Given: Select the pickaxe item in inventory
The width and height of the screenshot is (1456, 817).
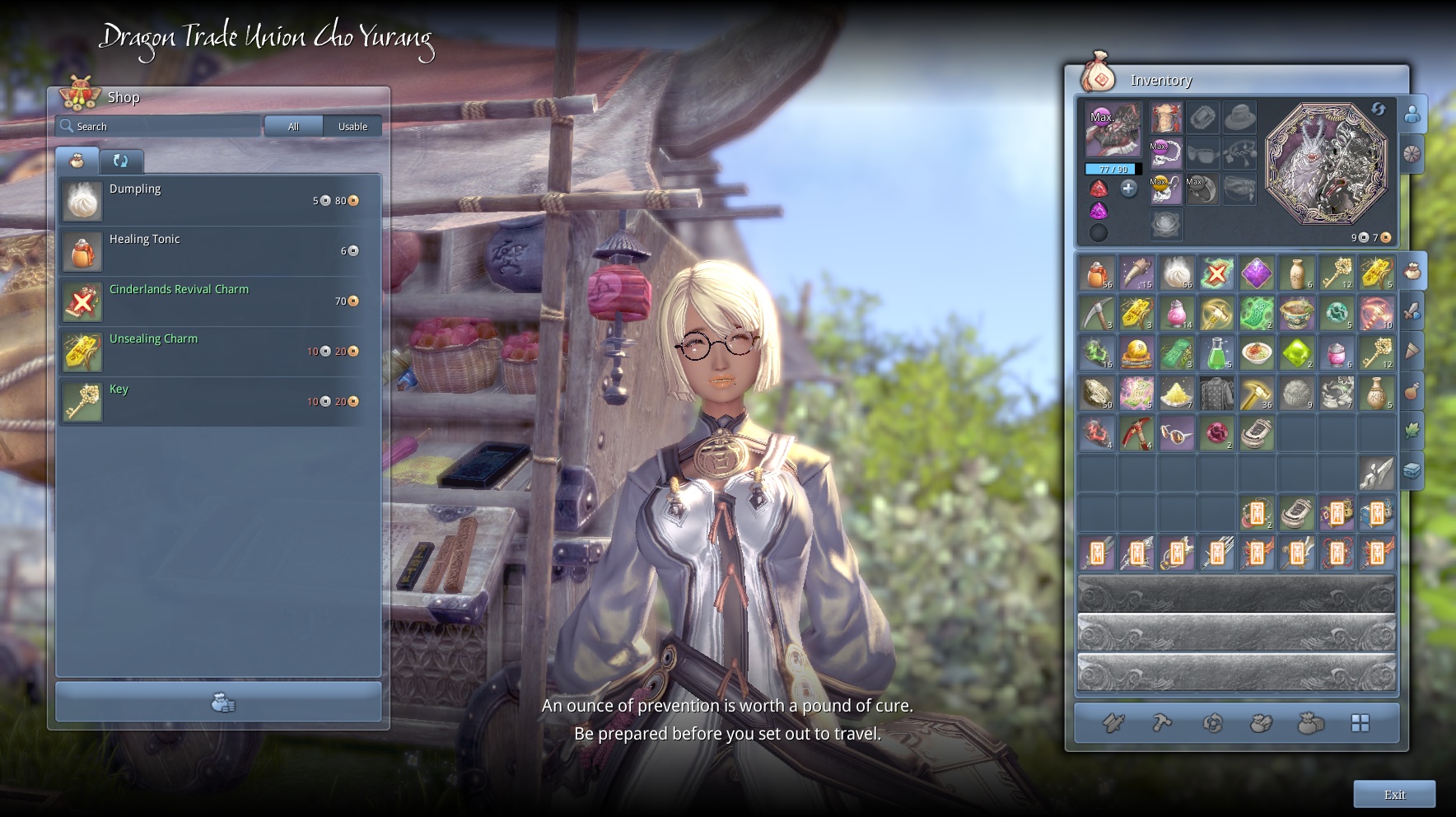Looking at the screenshot, I should (x=1096, y=314).
